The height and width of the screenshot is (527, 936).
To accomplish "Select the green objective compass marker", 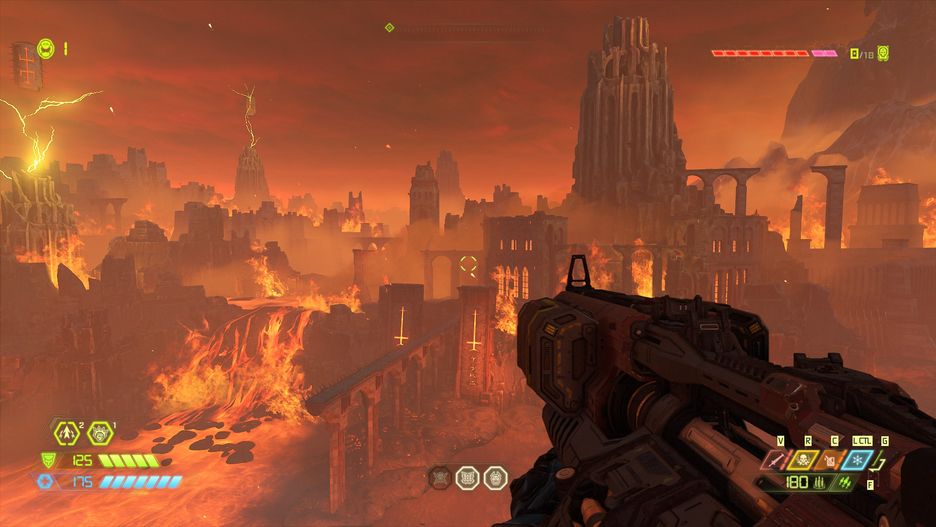I will click(x=389, y=28).
